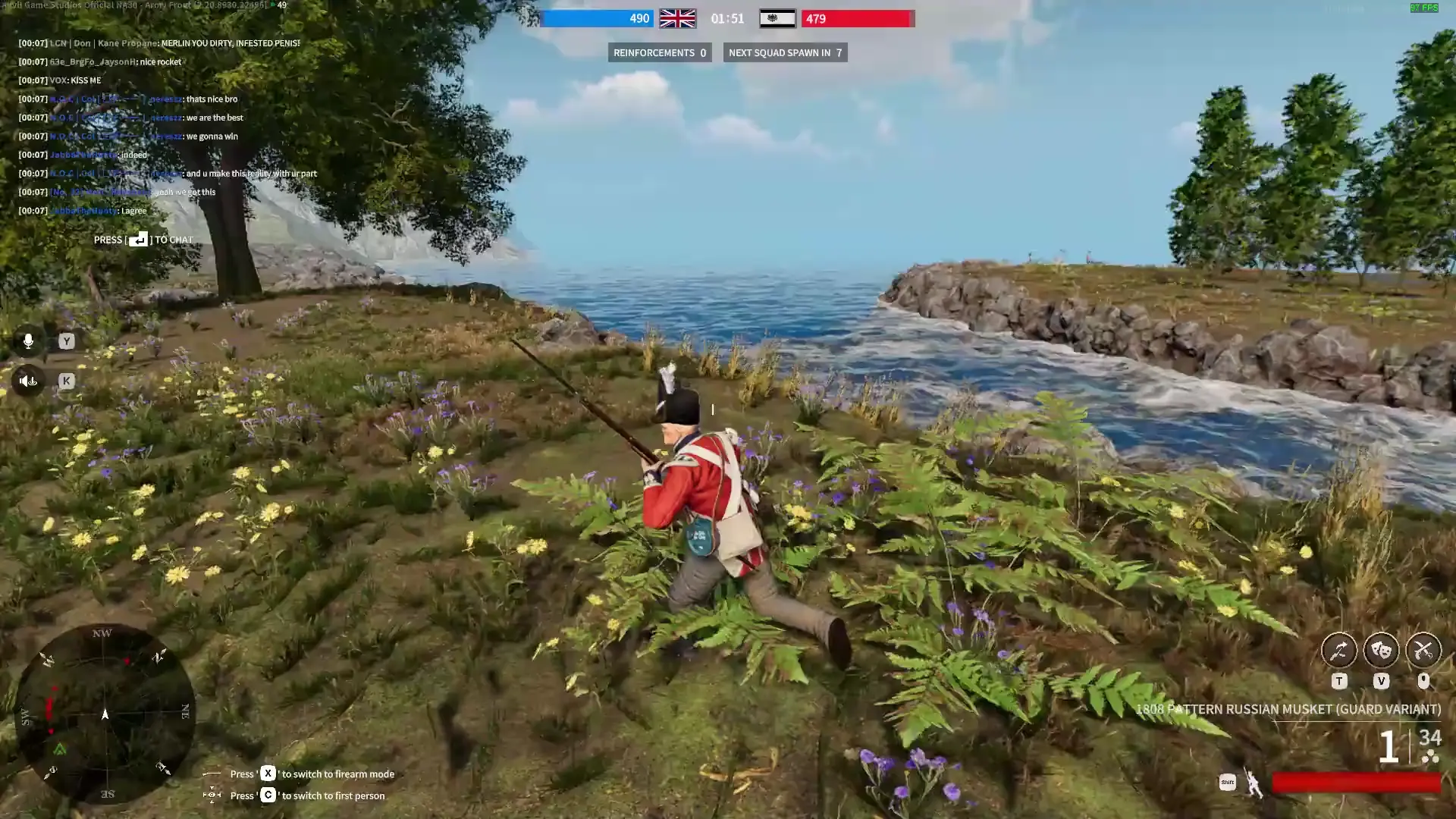Click the theater masks emote icon

[x=1382, y=651]
